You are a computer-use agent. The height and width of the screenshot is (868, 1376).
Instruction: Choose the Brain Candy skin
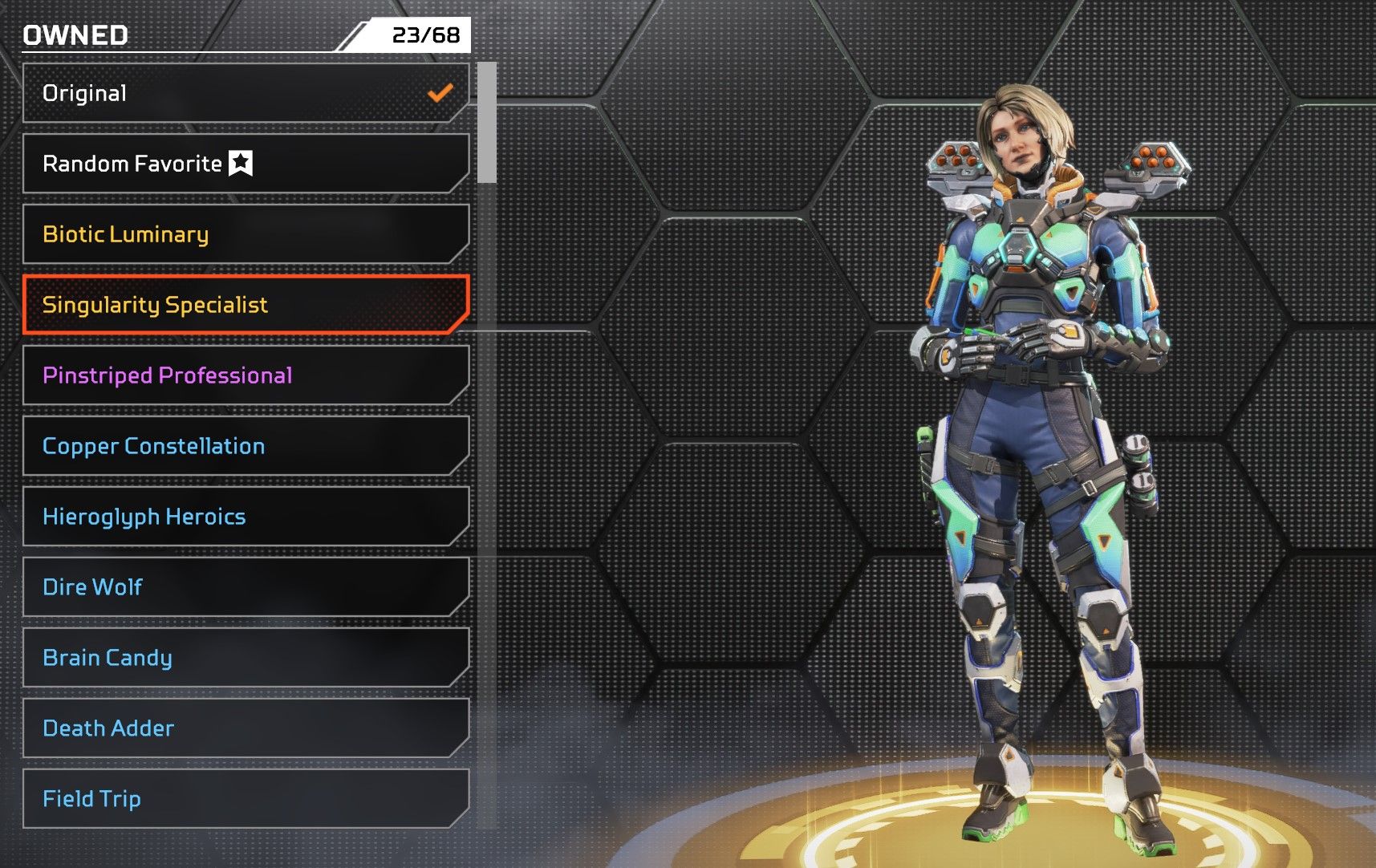click(245, 658)
